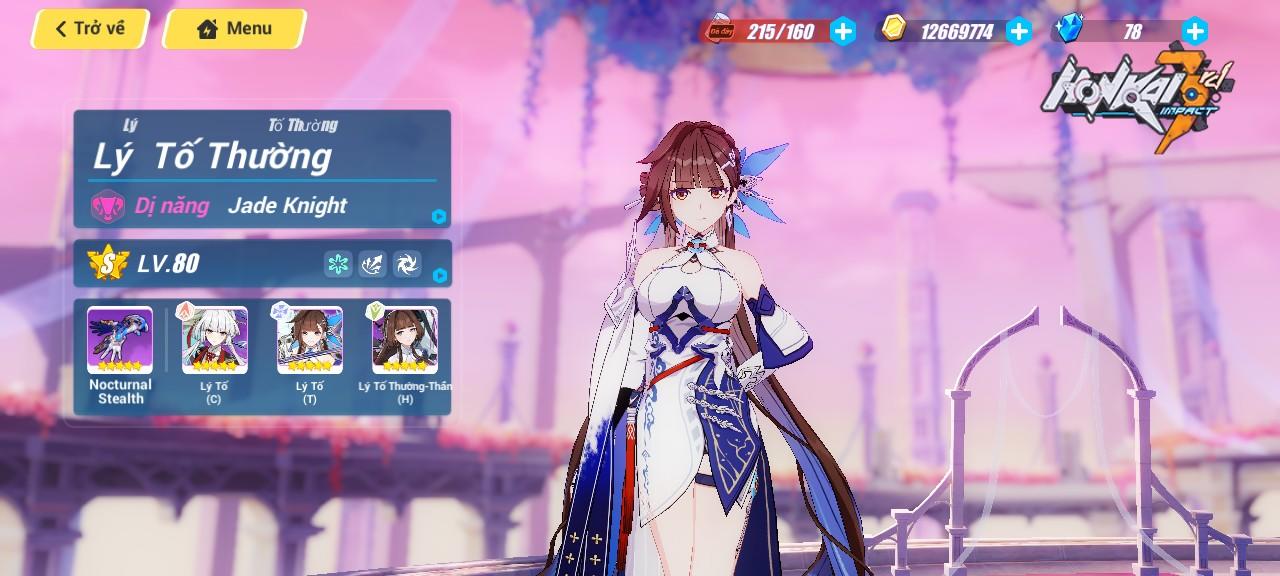Select the swirl vortex skill tag icon

[x=407, y=264]
